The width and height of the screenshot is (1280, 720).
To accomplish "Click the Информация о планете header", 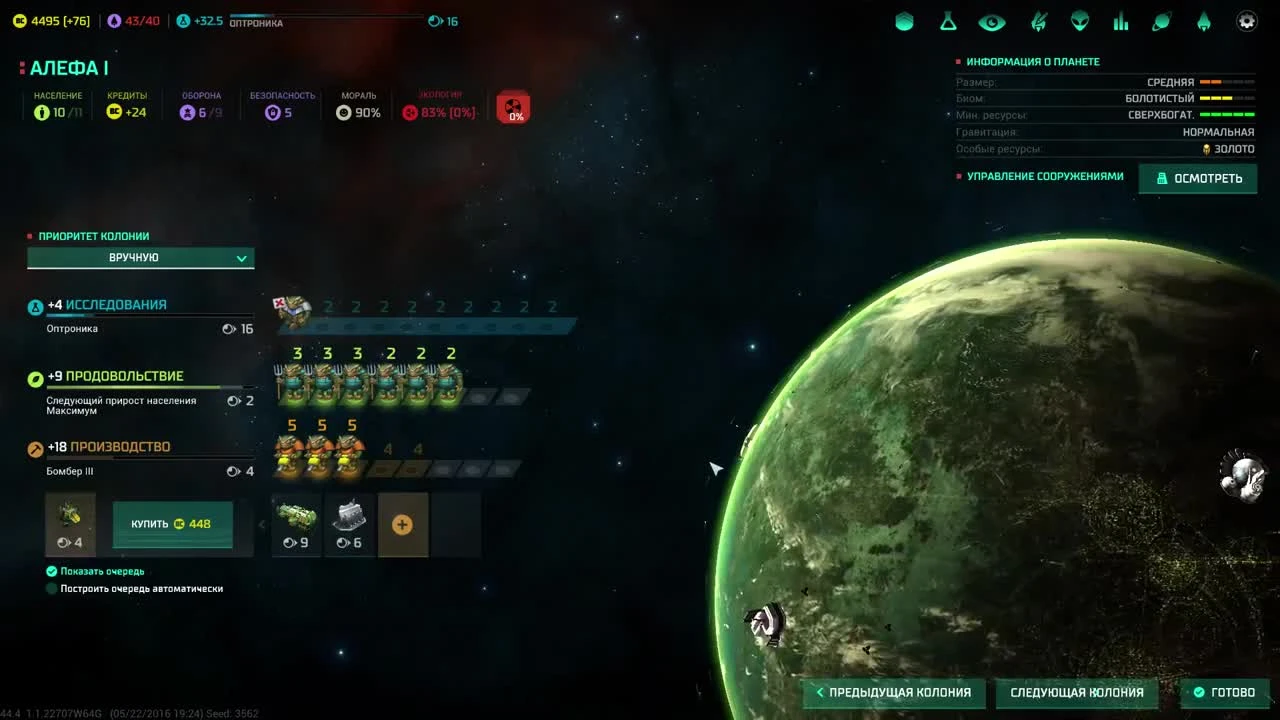I will [1035, 61].
